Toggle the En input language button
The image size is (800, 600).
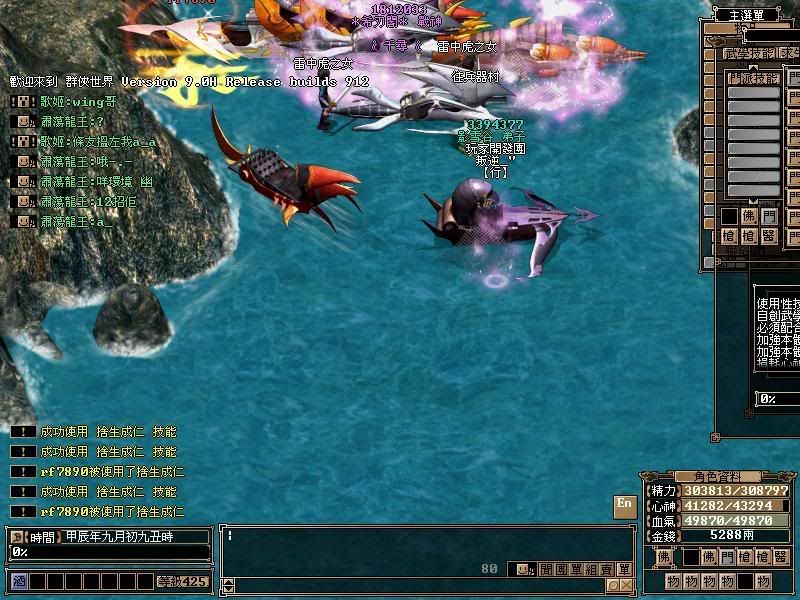[624, 503]
